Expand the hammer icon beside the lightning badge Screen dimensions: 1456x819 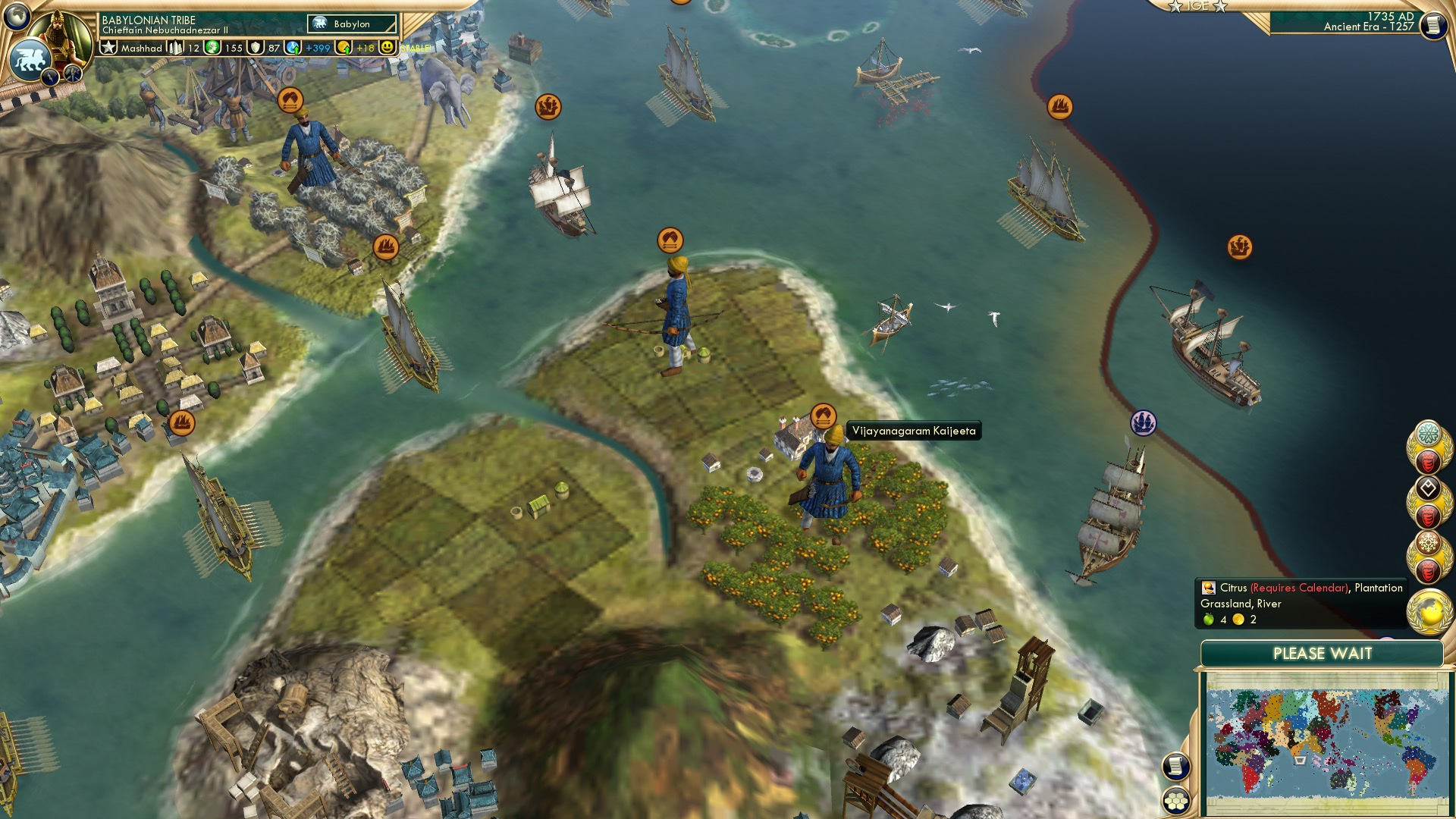[x=71, y=74]
